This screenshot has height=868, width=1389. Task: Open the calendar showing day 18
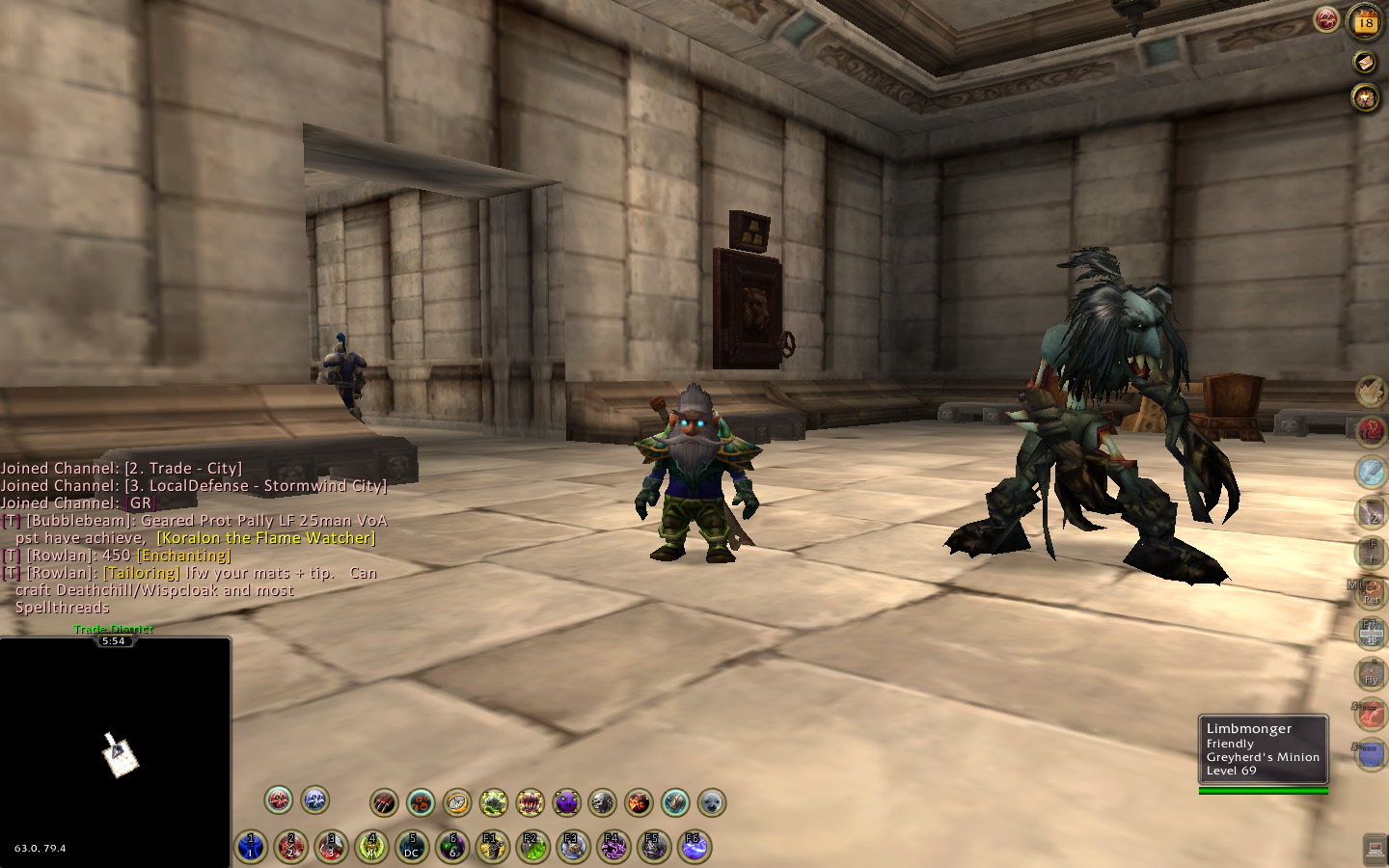coord(1366,21)
